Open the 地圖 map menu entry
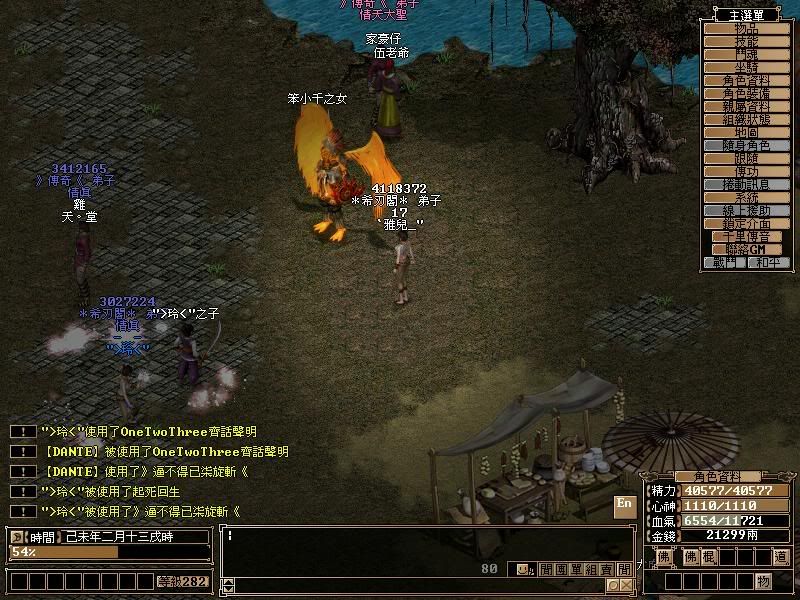800x600 pixels. coord(746,132)
